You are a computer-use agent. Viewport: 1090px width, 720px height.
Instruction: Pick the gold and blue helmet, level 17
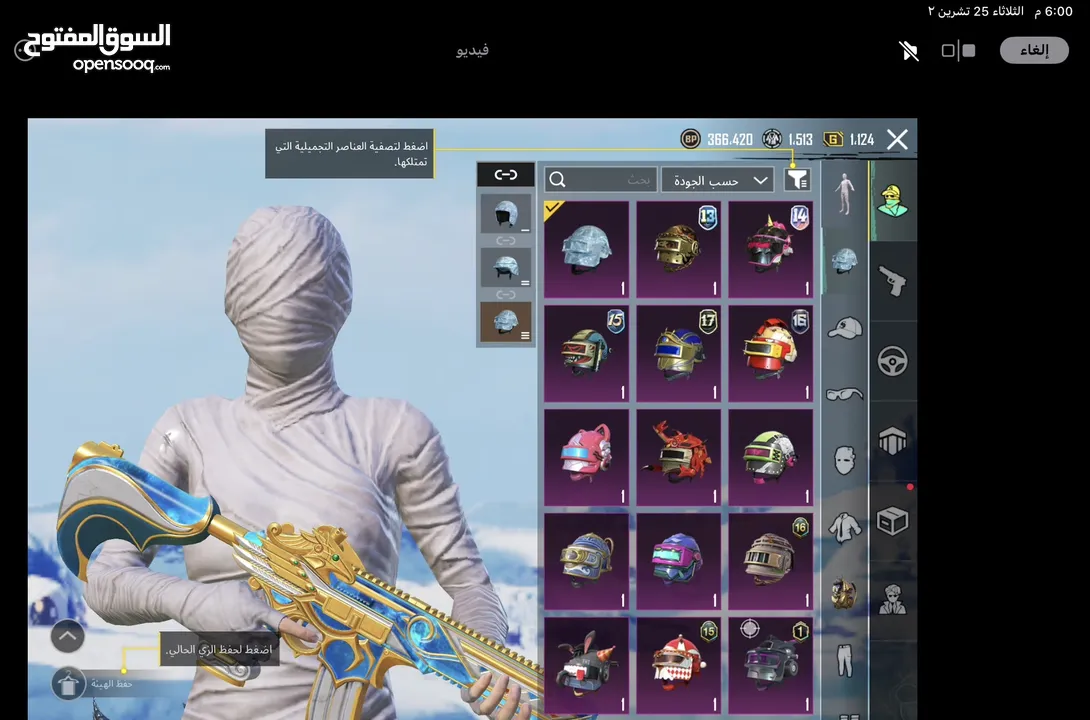coord(679,353)
